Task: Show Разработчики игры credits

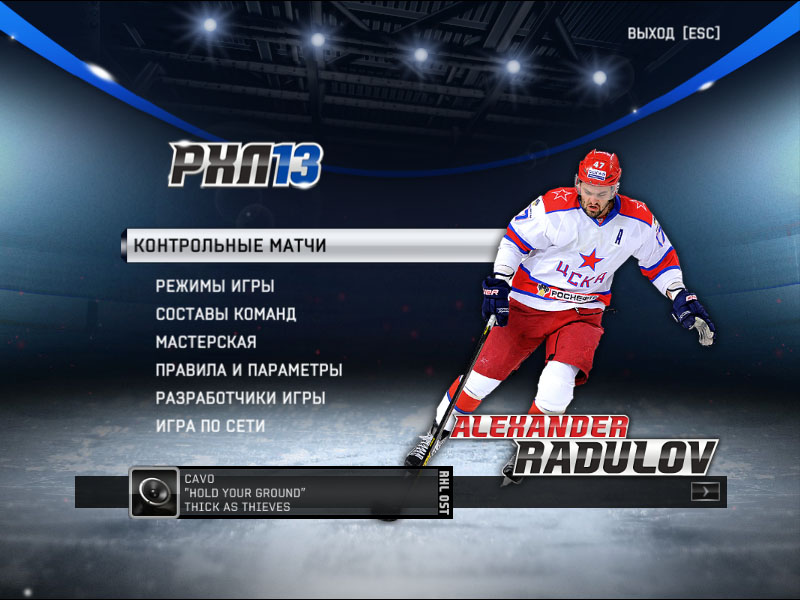Action: 241,398
